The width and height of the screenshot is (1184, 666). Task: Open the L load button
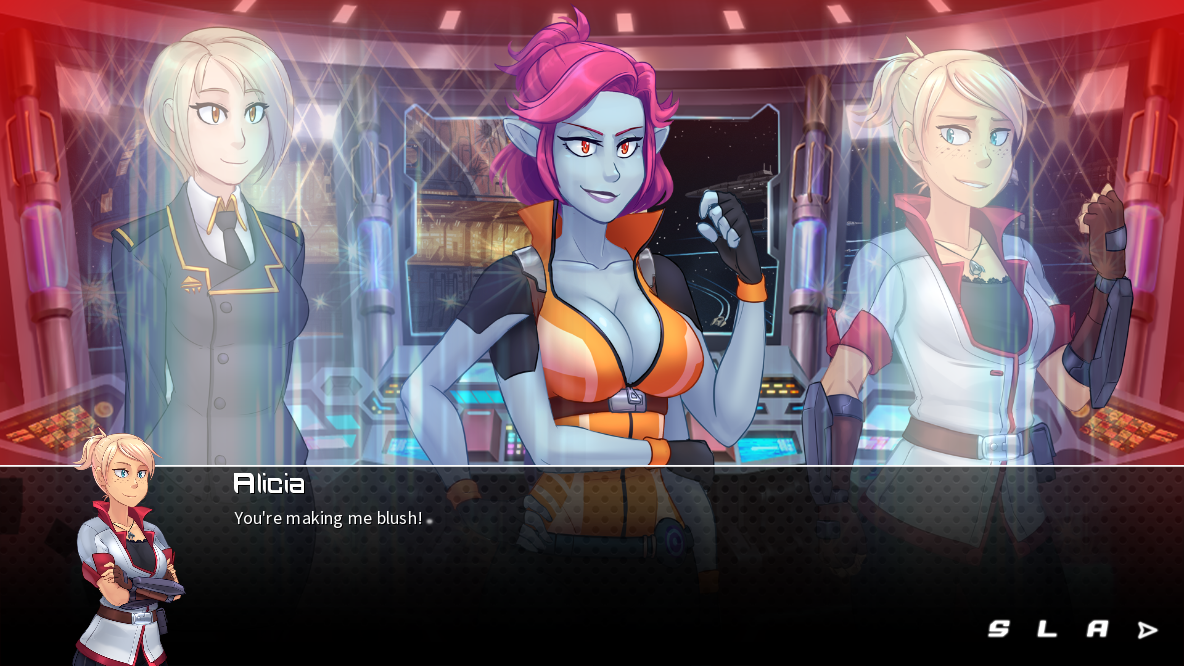click(1047, 629)
